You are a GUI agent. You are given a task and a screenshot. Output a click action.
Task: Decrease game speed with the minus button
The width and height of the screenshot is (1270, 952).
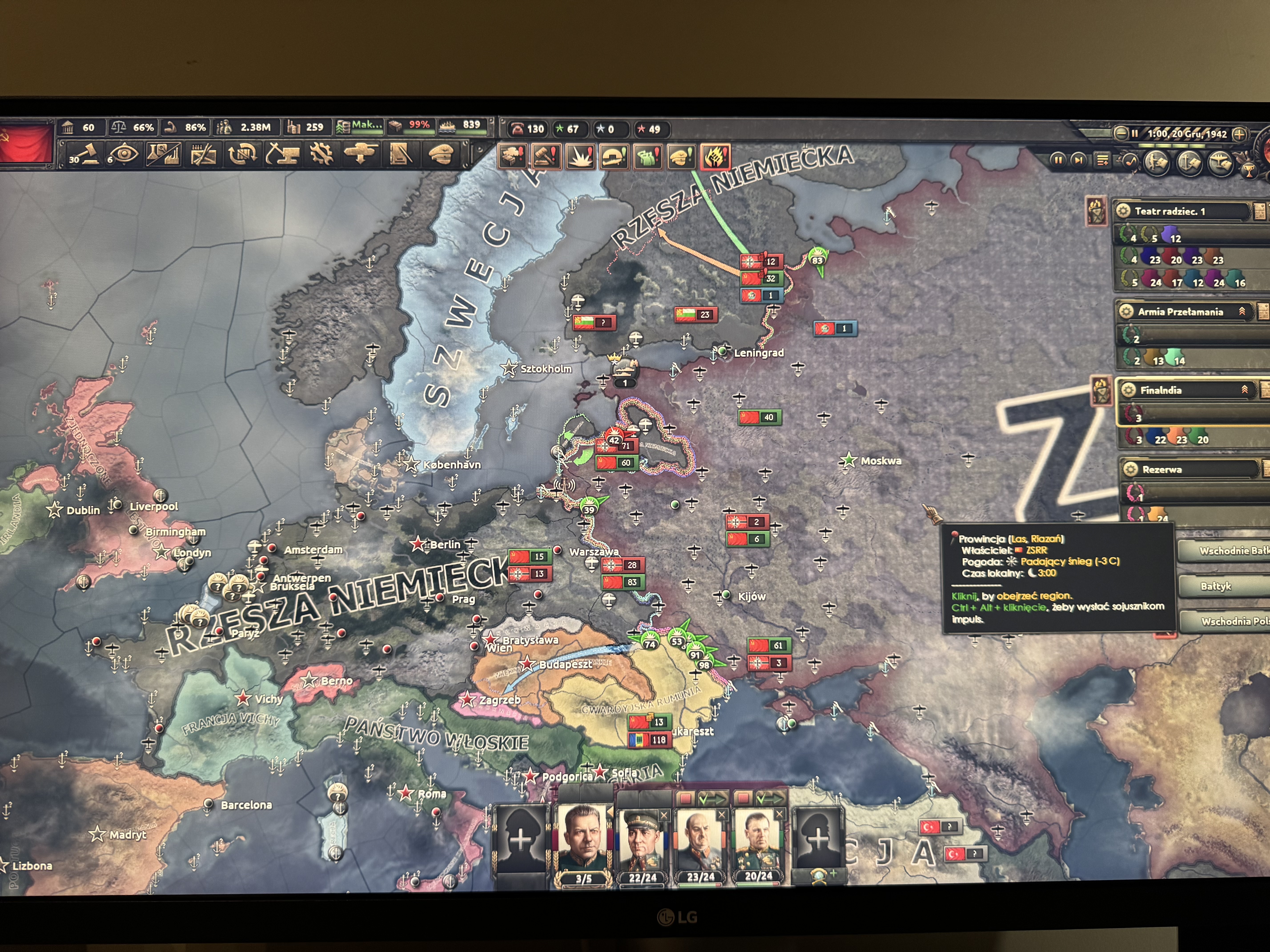pos(1121,134)
